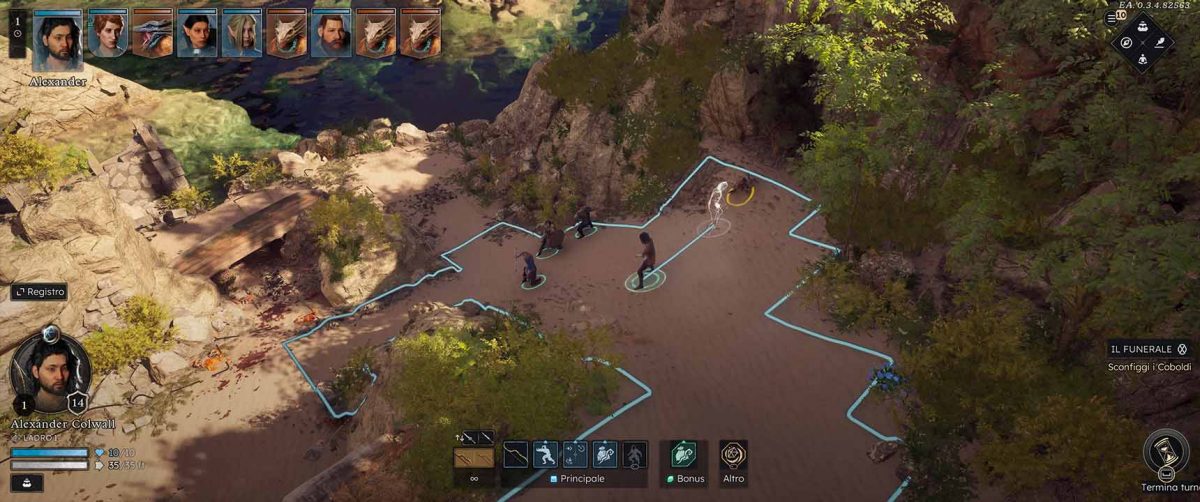Open the Altro actions icon
The height and width of the screenshot is (502, 1200).
click(x=733, y=456)
